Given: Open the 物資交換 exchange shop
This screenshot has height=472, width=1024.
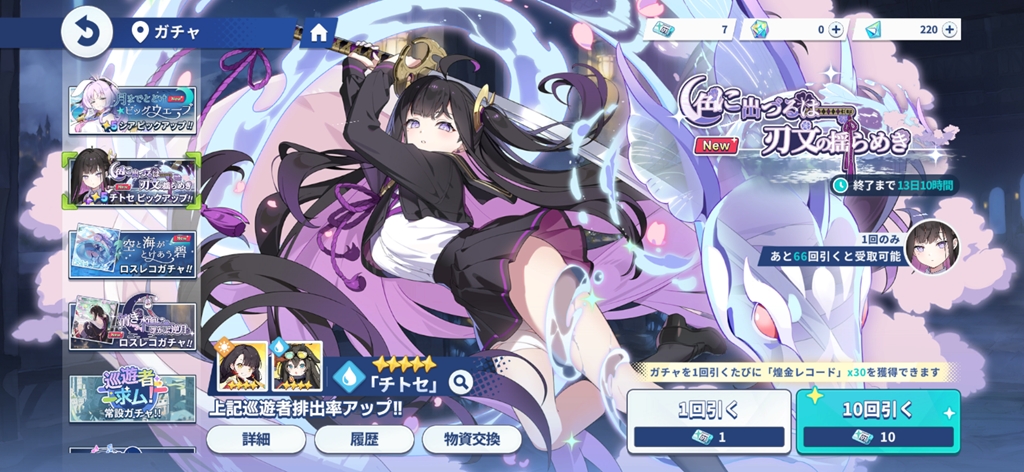Looking at the screenshot, I should click(x=471, y=439).
